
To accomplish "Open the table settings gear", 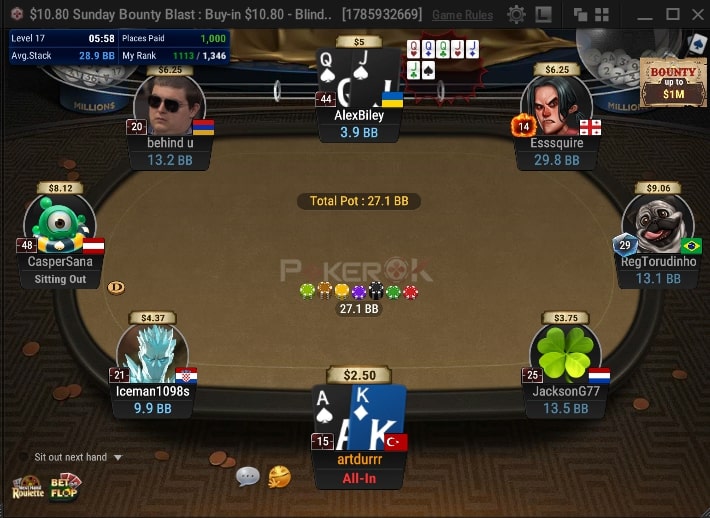I will [x=516, y=15].
